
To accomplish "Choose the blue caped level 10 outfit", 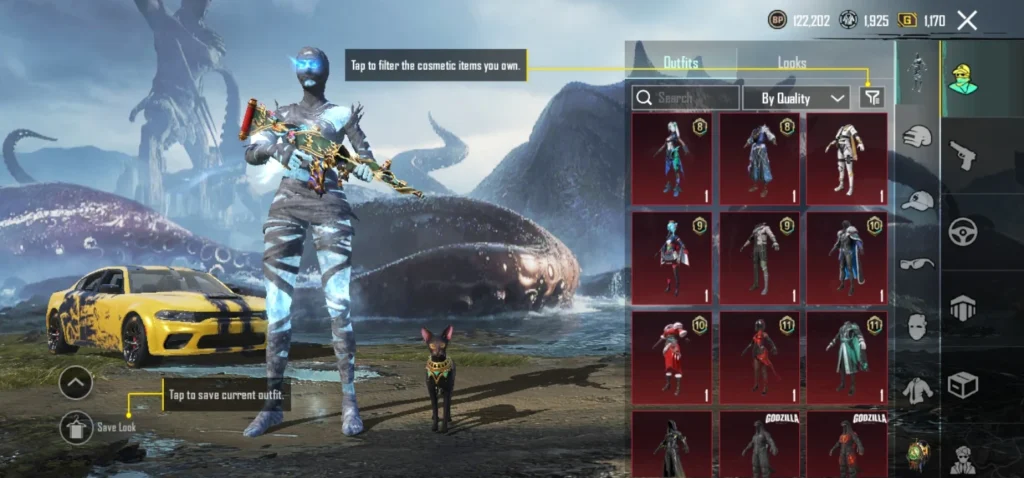I will (x=846, y=257).
